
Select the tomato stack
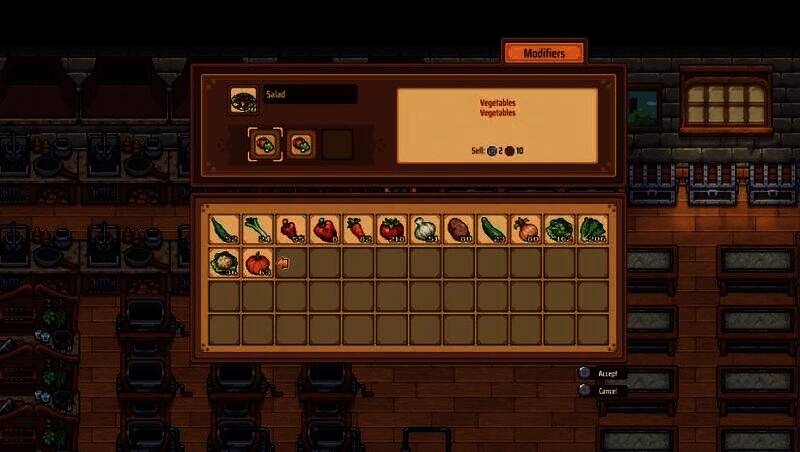(392, 229)
